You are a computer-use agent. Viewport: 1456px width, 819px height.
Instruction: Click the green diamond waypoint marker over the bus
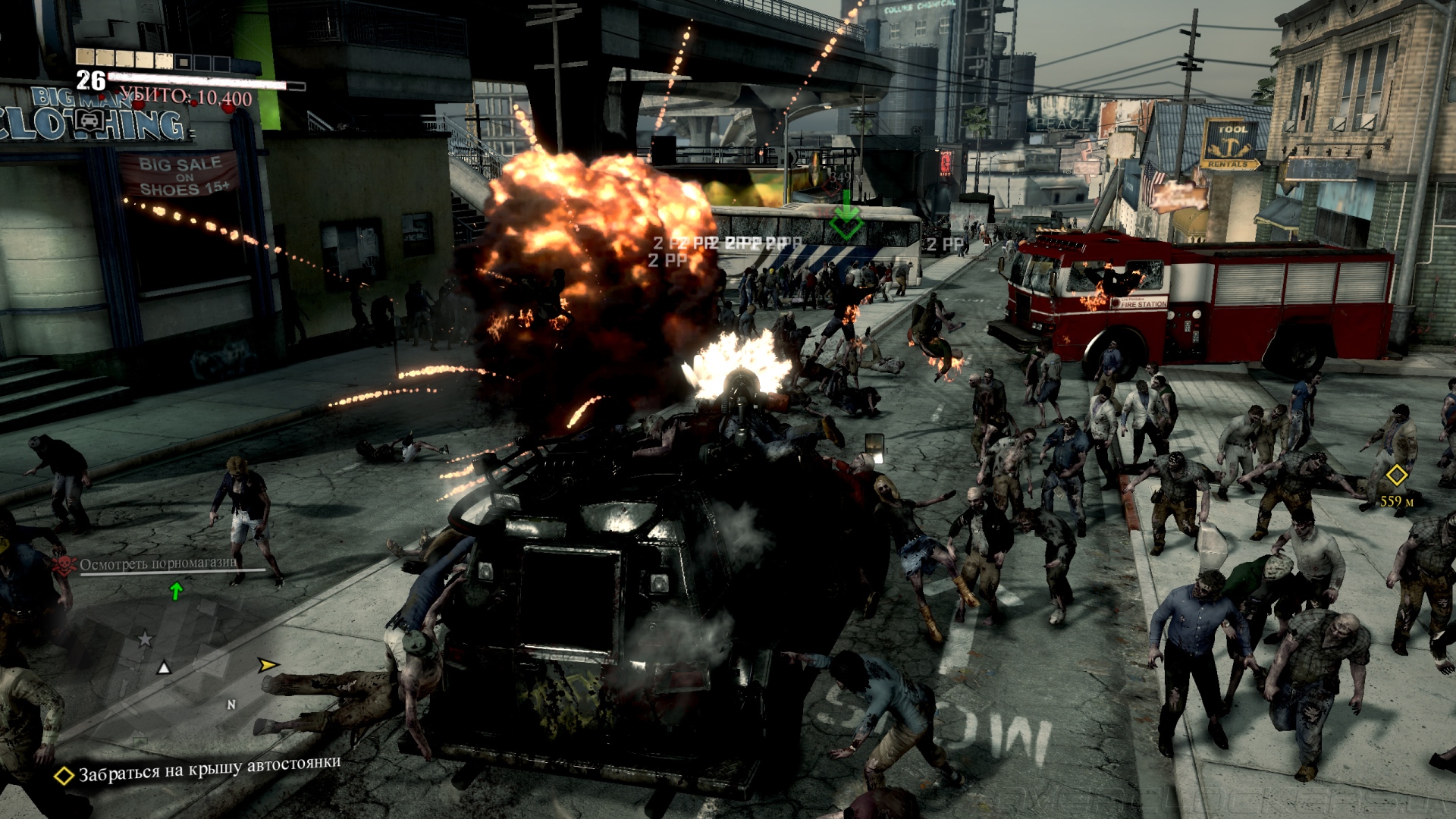846,224
